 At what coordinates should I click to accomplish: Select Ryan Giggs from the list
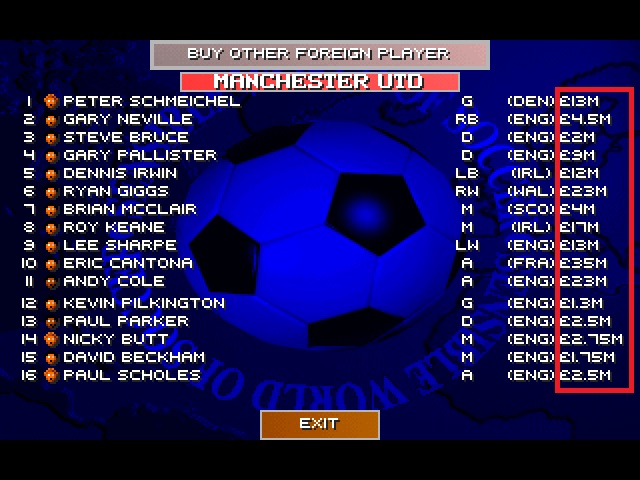pyautogui.click(x=112, y=191)
